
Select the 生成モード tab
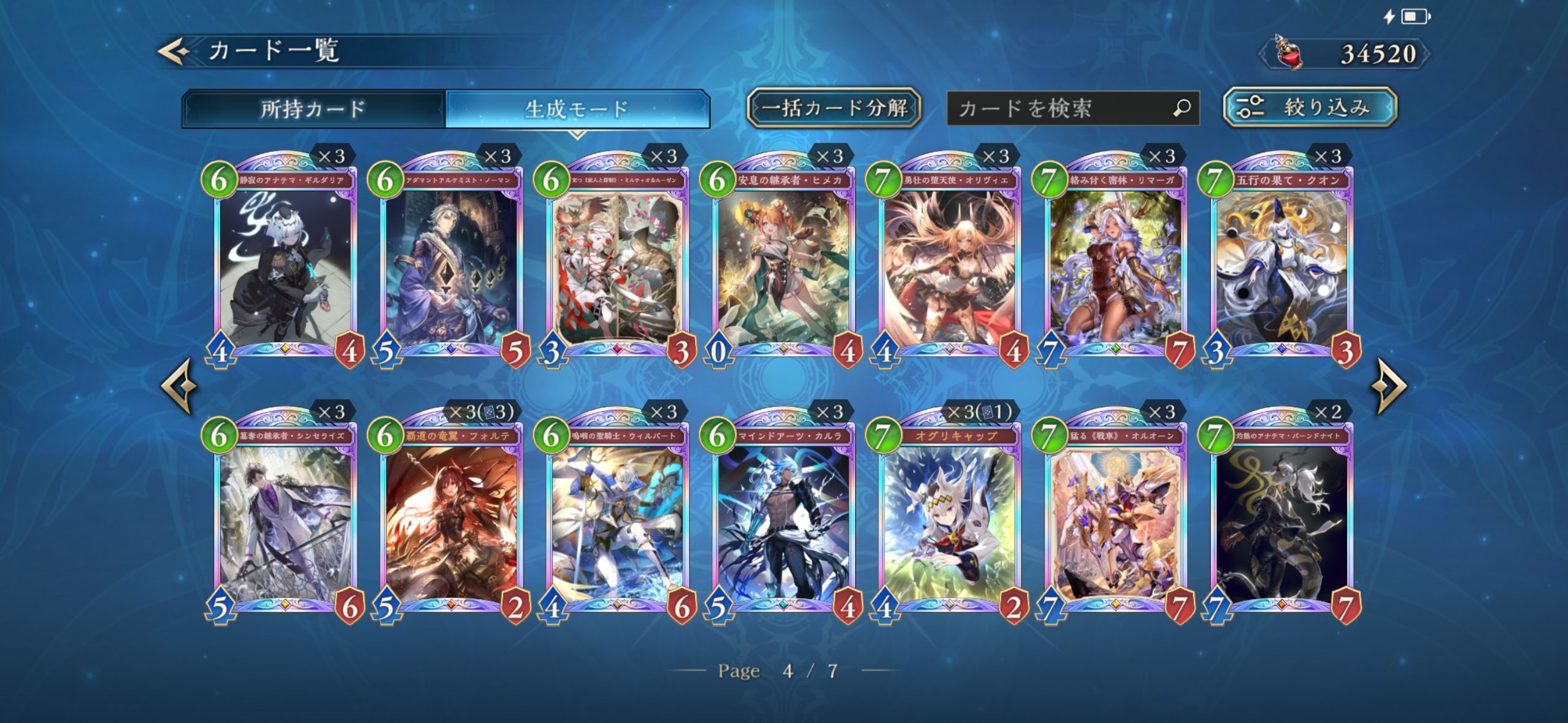click(x=577, y=109)
